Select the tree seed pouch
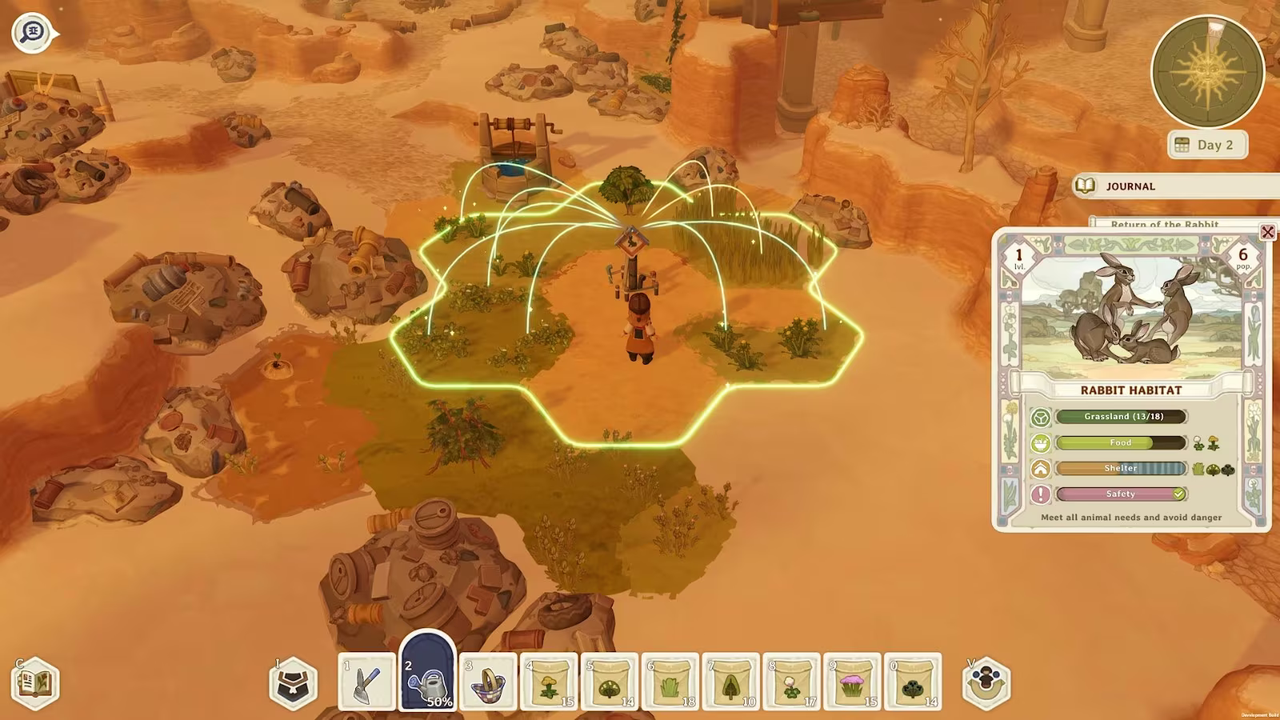 [730, 682]
